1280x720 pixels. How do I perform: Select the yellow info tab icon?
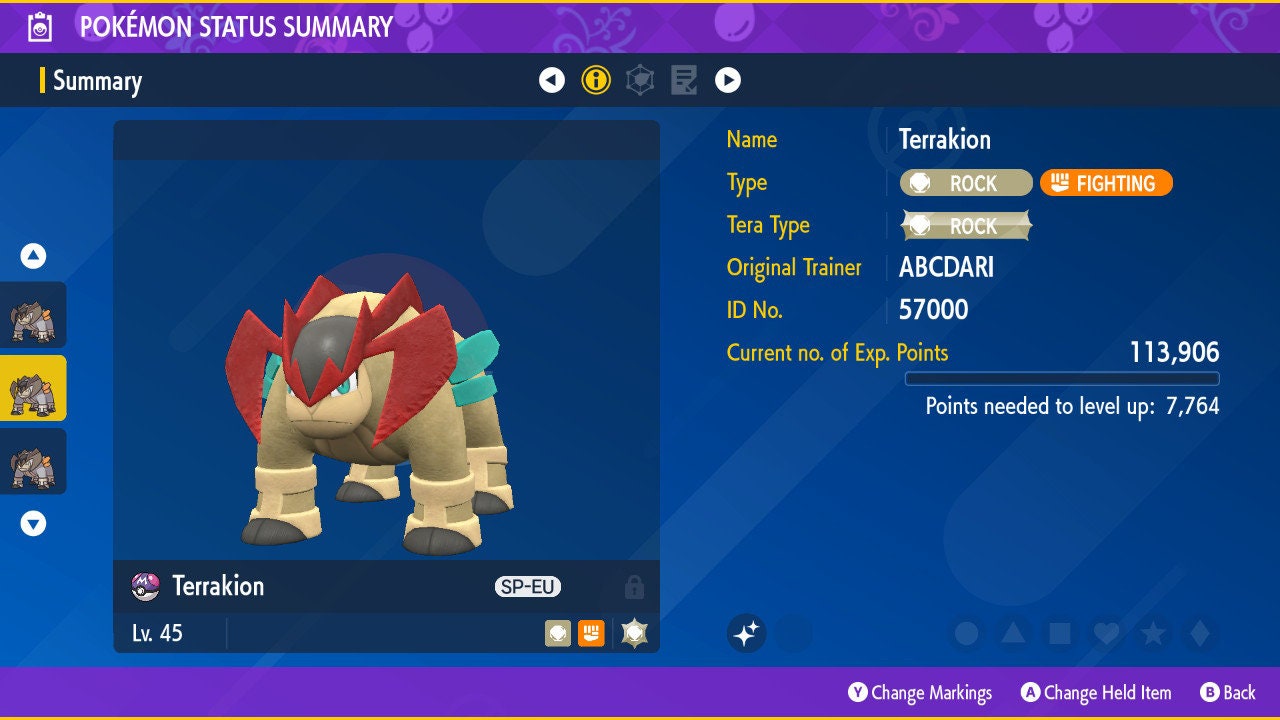[x=596, y=80]
